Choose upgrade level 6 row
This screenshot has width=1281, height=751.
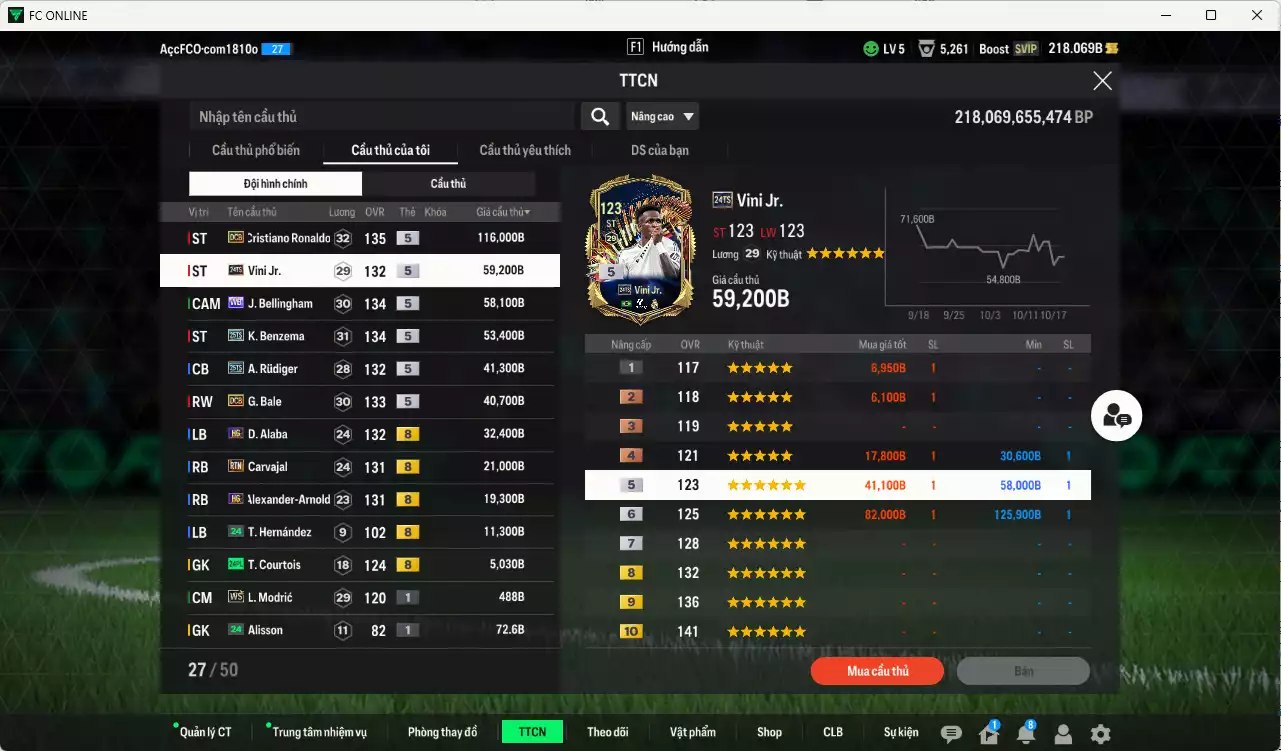point(837,515)
